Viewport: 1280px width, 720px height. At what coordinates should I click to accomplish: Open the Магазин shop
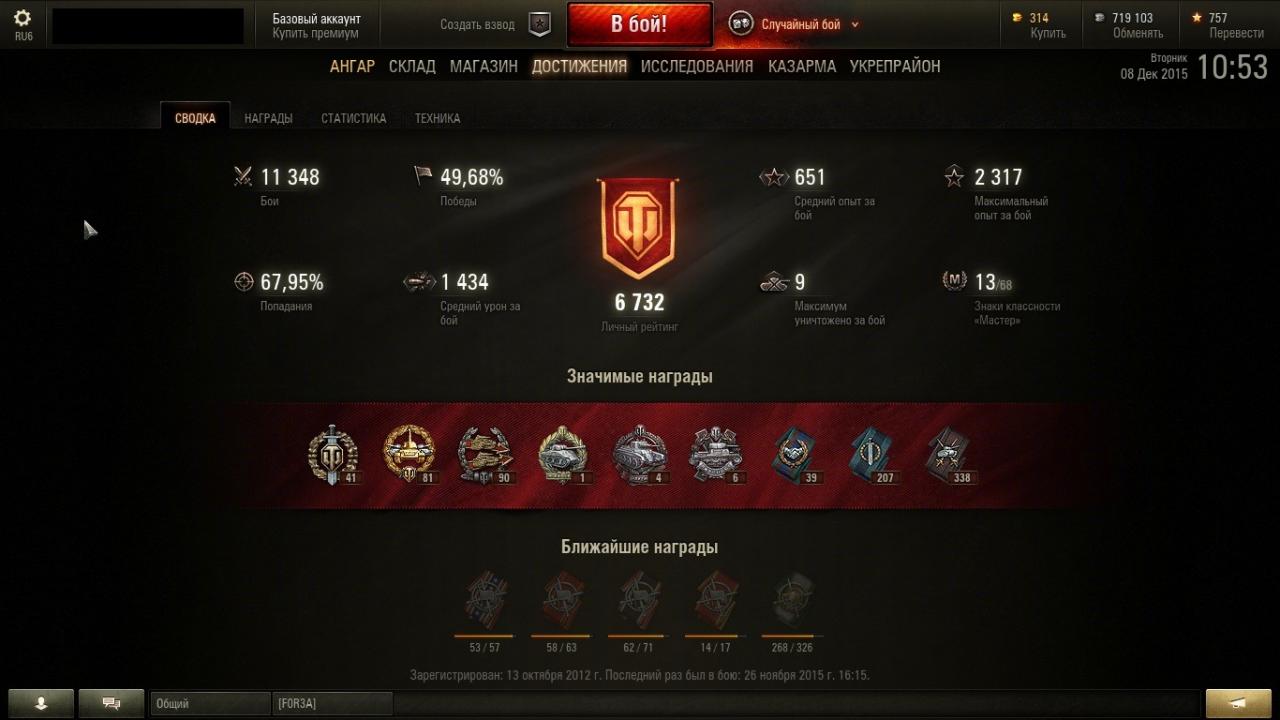pos(483,66)
